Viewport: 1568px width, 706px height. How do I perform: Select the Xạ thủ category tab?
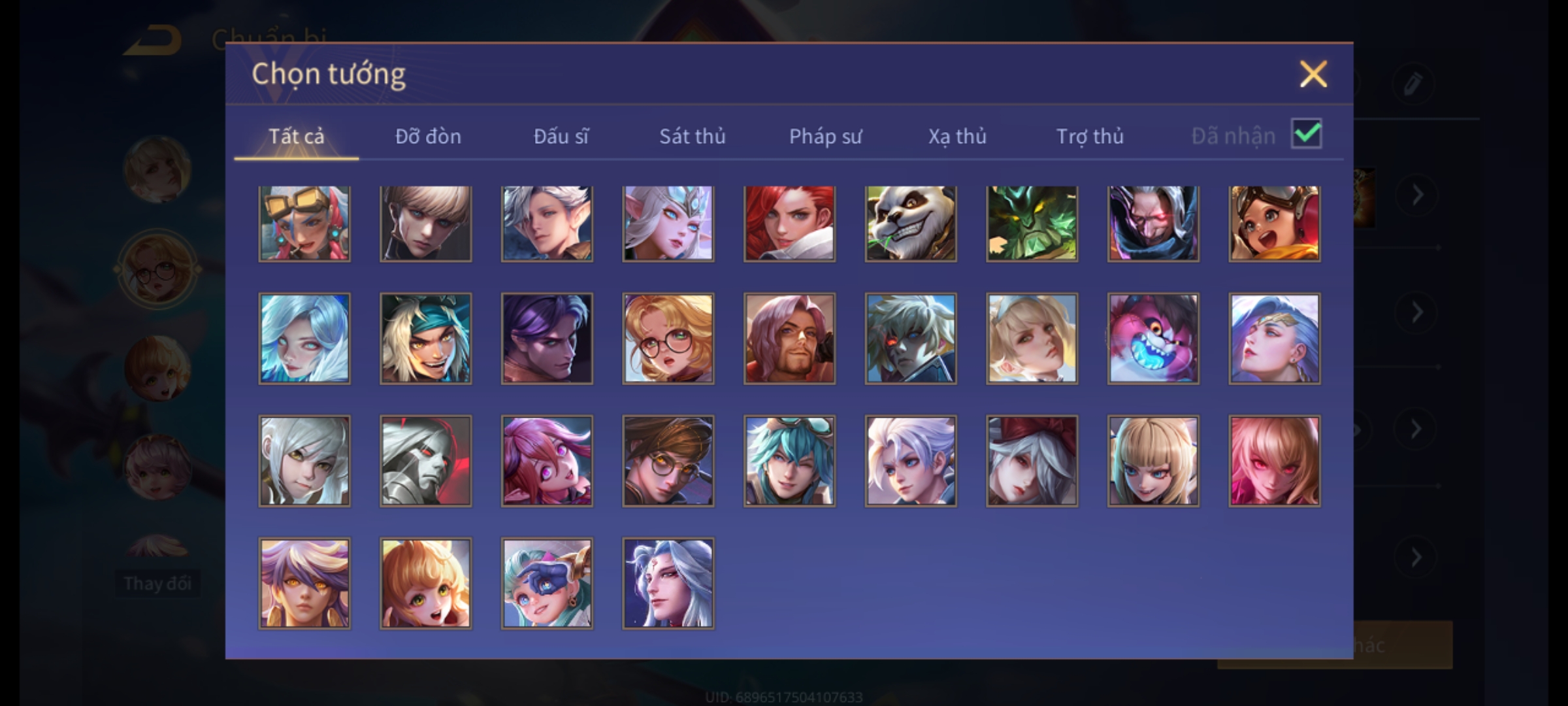[957, 136]
